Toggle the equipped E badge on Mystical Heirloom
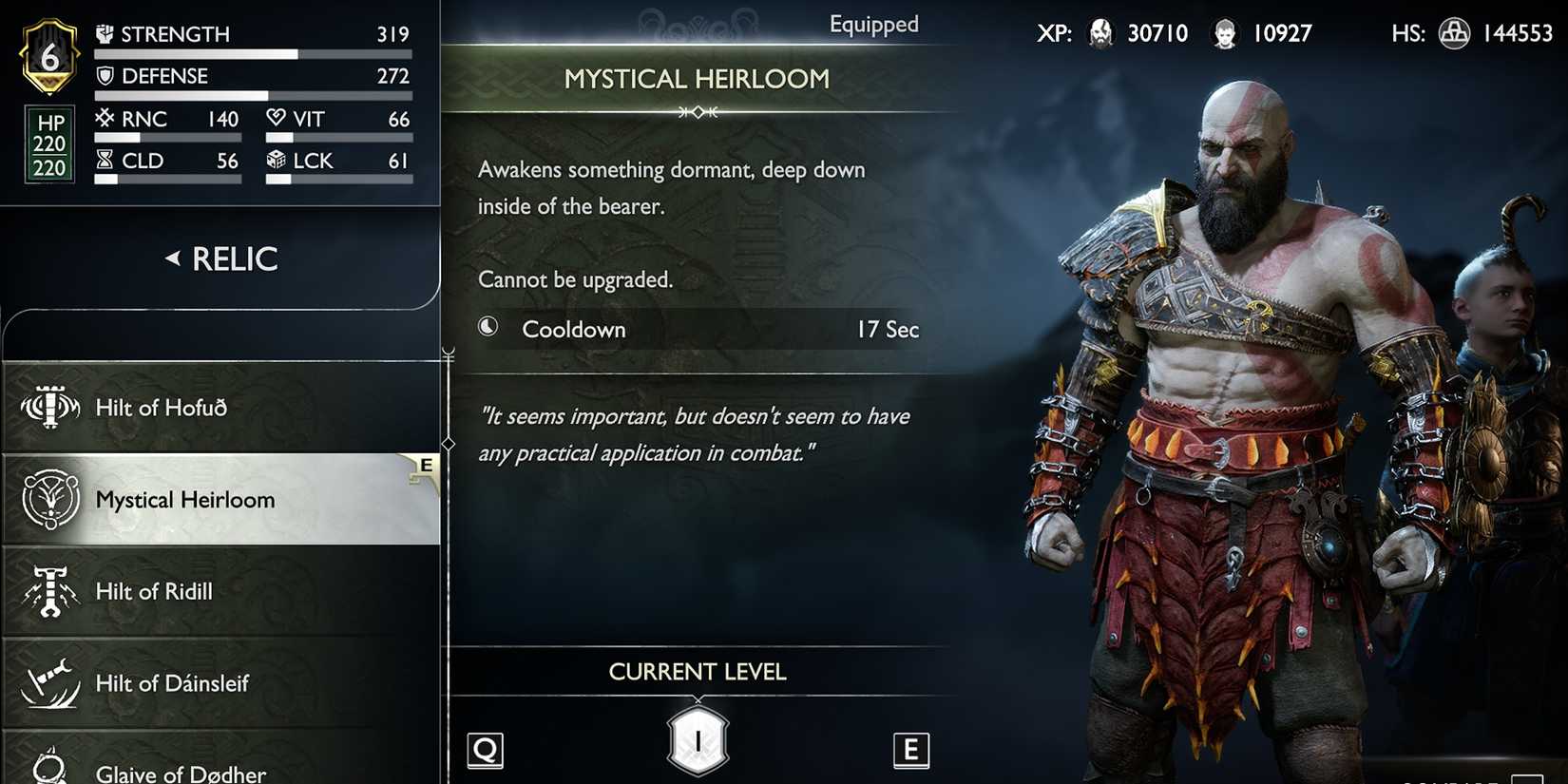Image resolution: width=1568 pixels, height=784 pixels. pos(425,466)
